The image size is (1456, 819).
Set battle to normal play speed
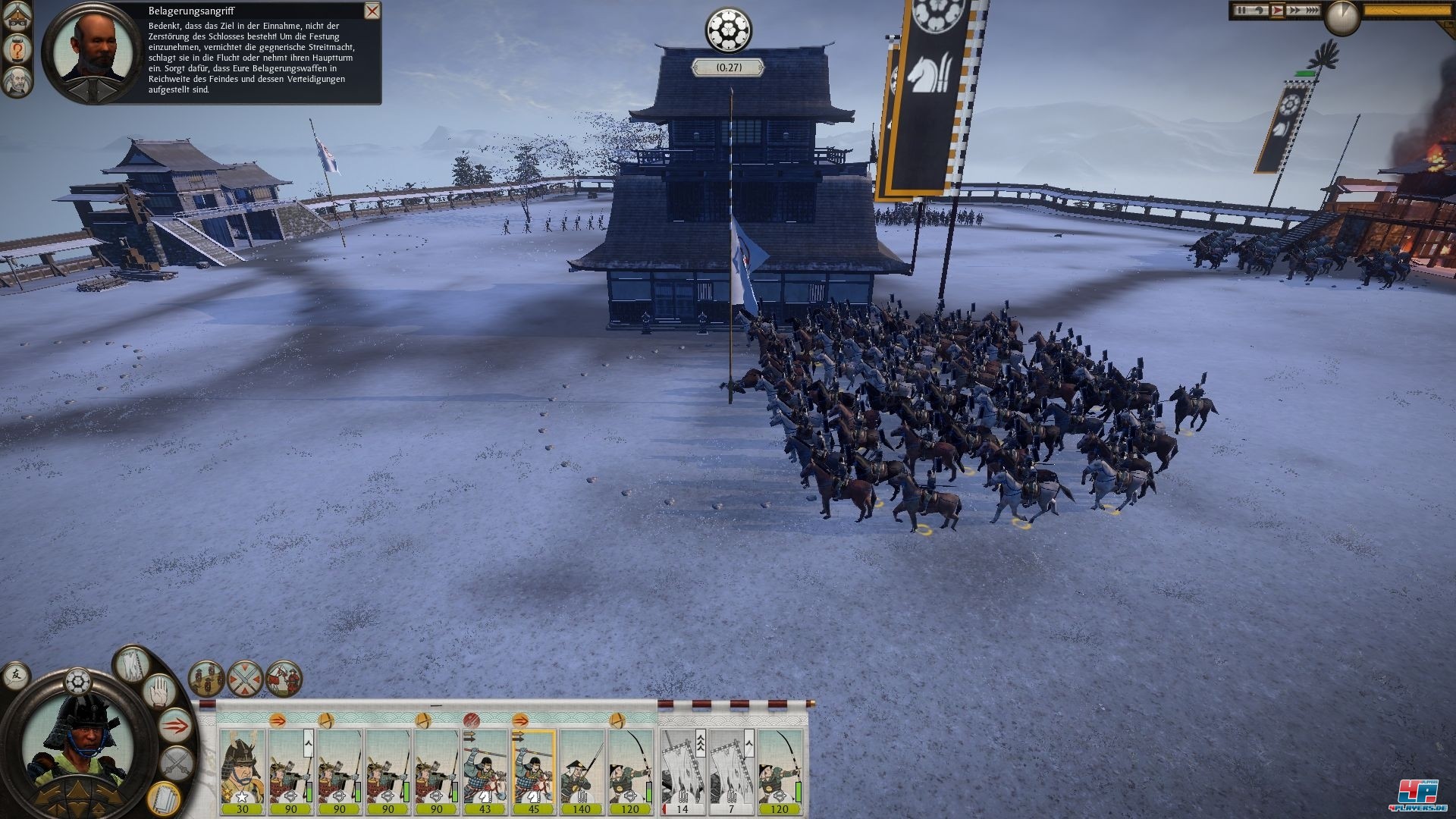(1277, 11)
